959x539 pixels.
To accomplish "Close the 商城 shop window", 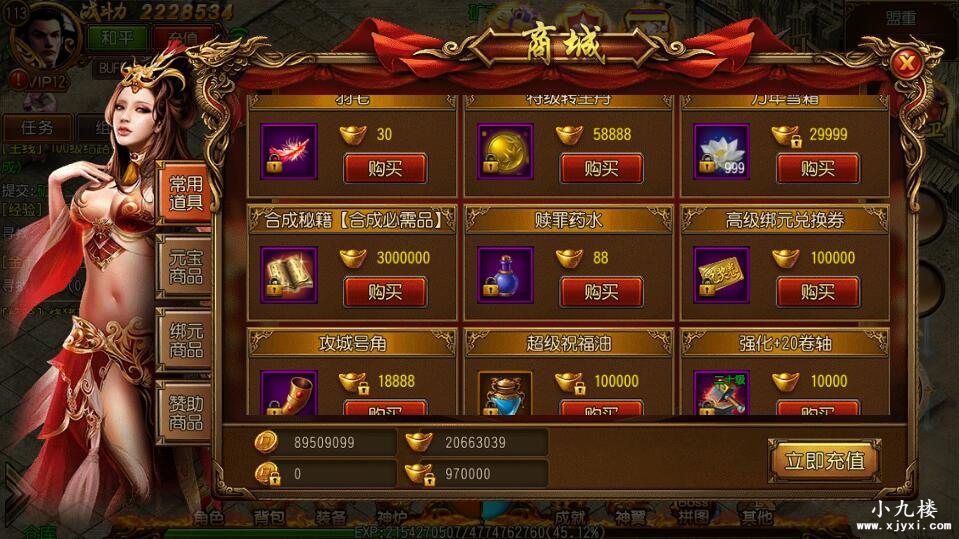I will pyautogui.click(x=907, y=64).
